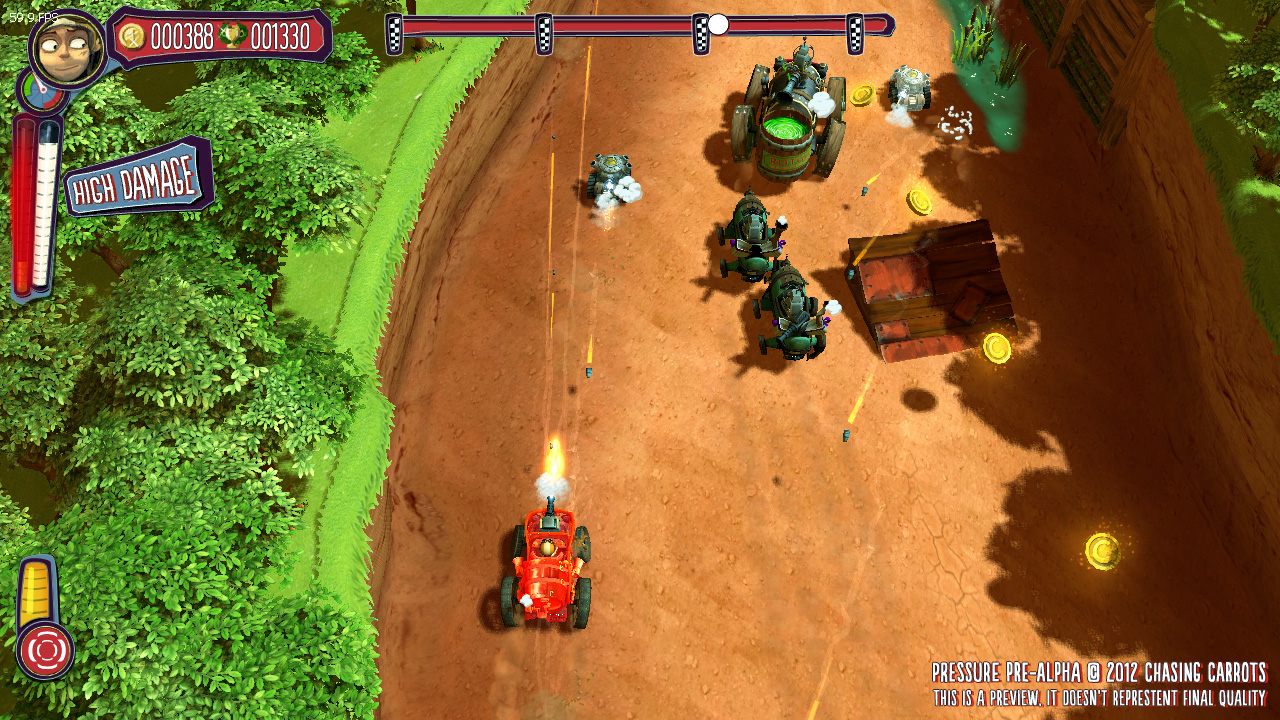1280x720 pixels.
Task: Click the white race progress marker
Action: click(x=718, y=24)
